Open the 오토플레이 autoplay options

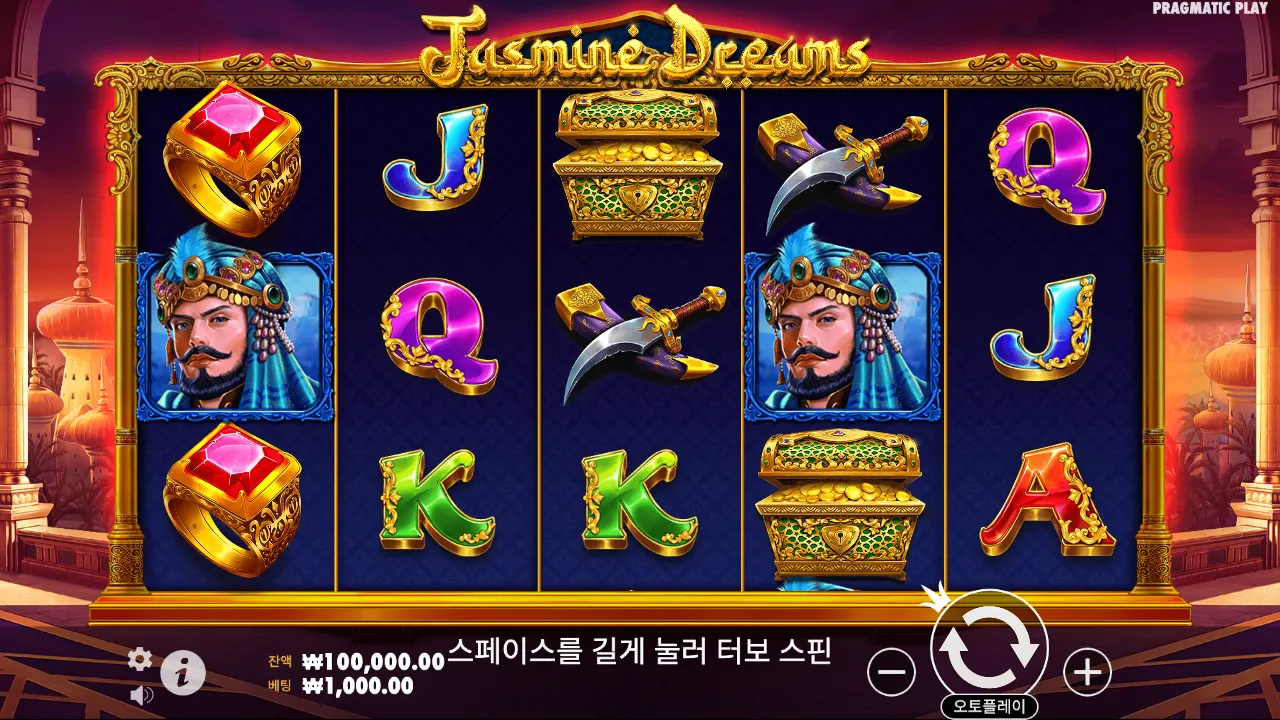[990, 703]
